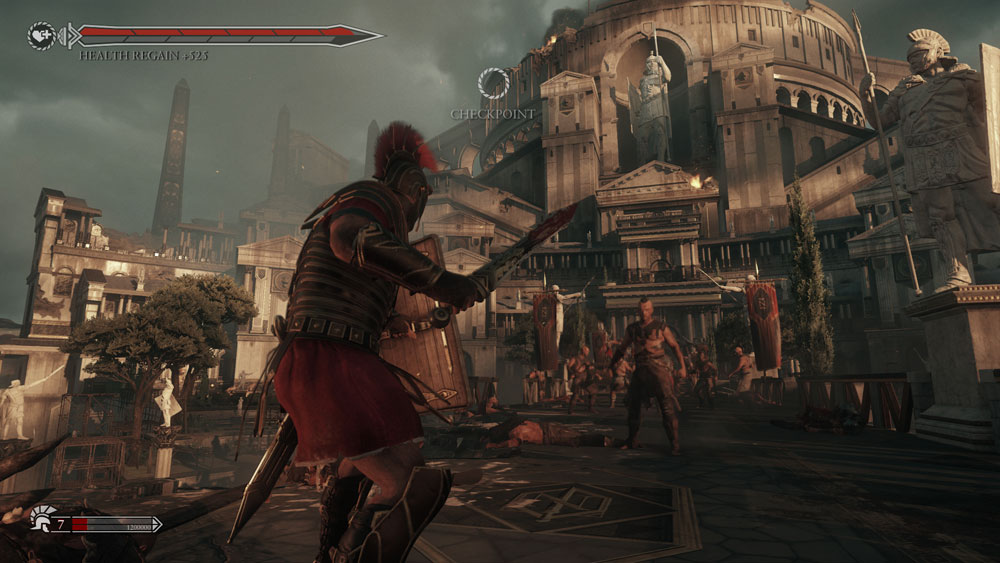The image size is (1000, 563).
Task: Click the heart icon beside the health bar
Action: click(42, 36)
